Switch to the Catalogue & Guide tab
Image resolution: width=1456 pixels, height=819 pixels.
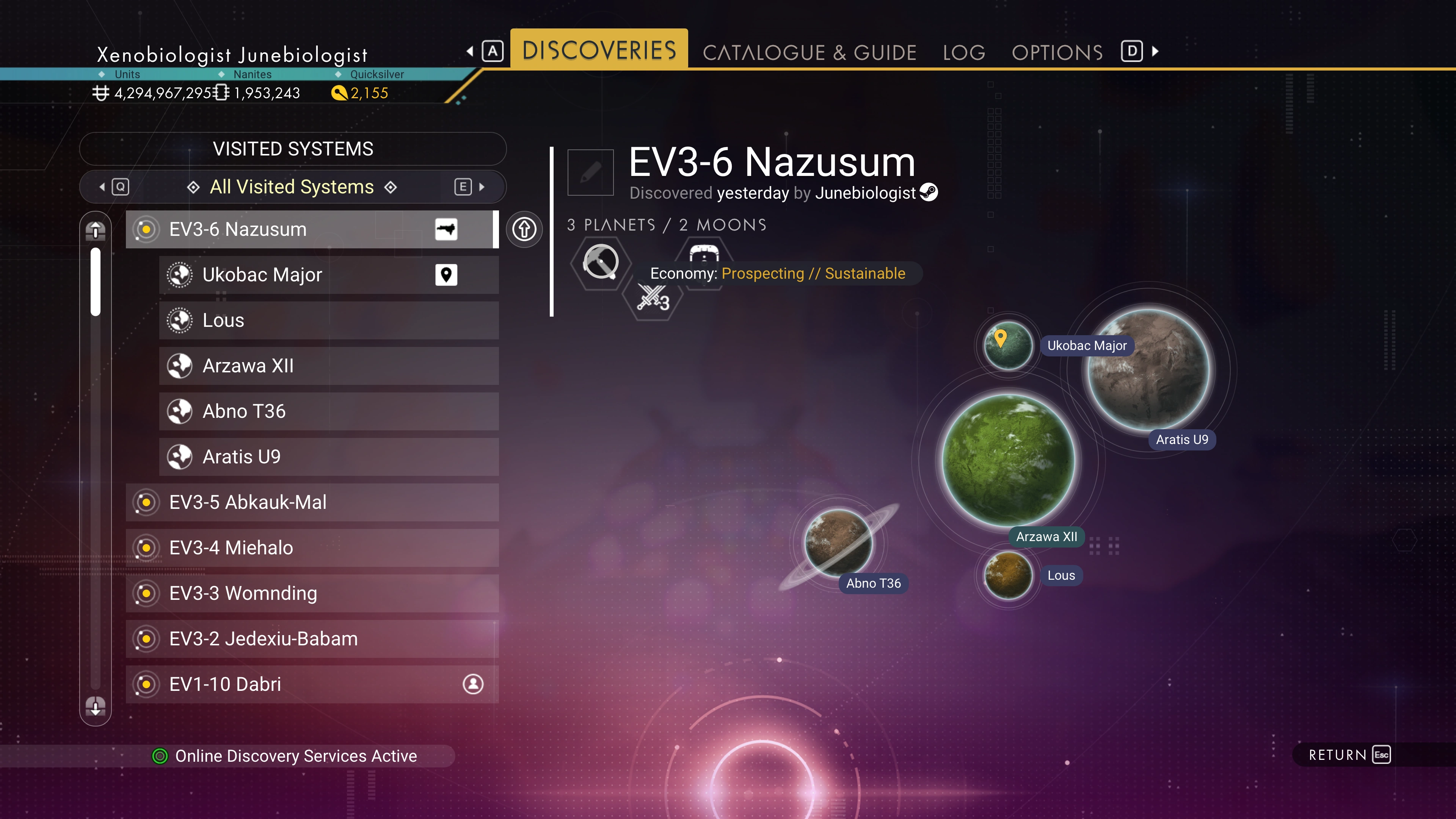pos(809,53)
